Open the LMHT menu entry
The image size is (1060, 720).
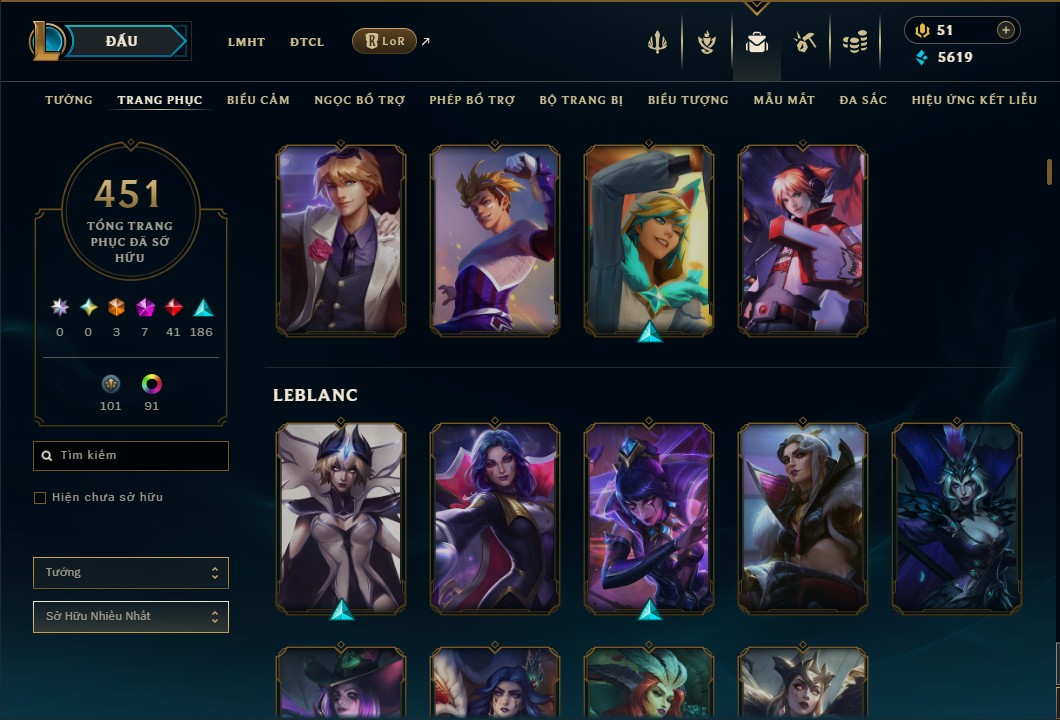pos(246,42)
